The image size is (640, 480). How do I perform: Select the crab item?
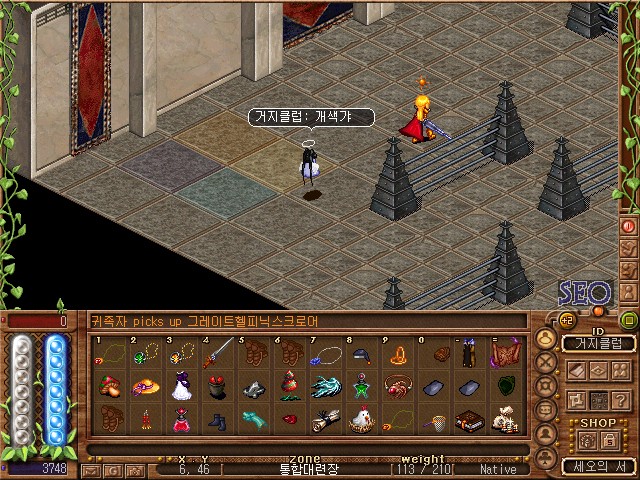[398, 387]
